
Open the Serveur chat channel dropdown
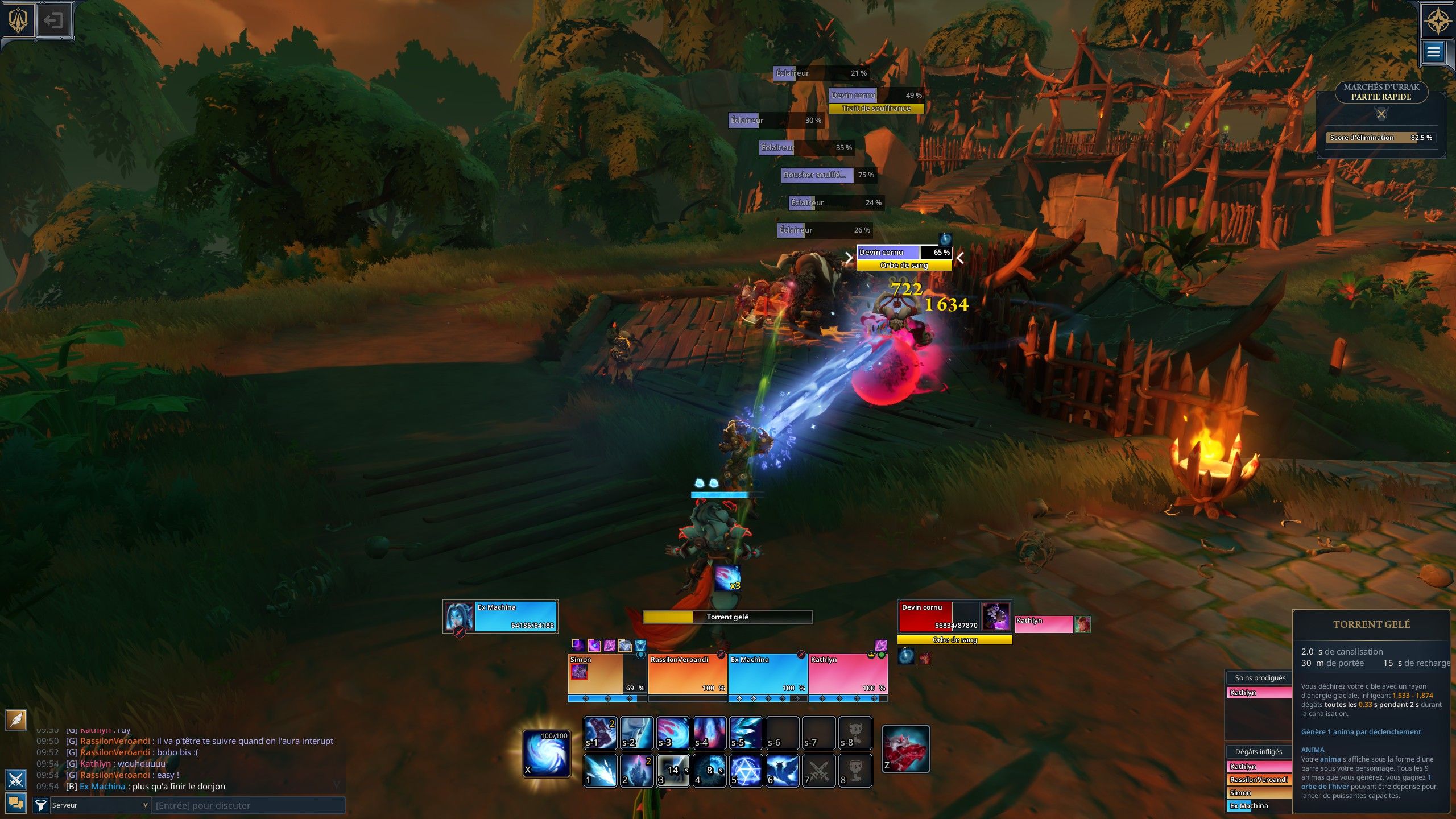pyautogui.click(x=100, y=805)
